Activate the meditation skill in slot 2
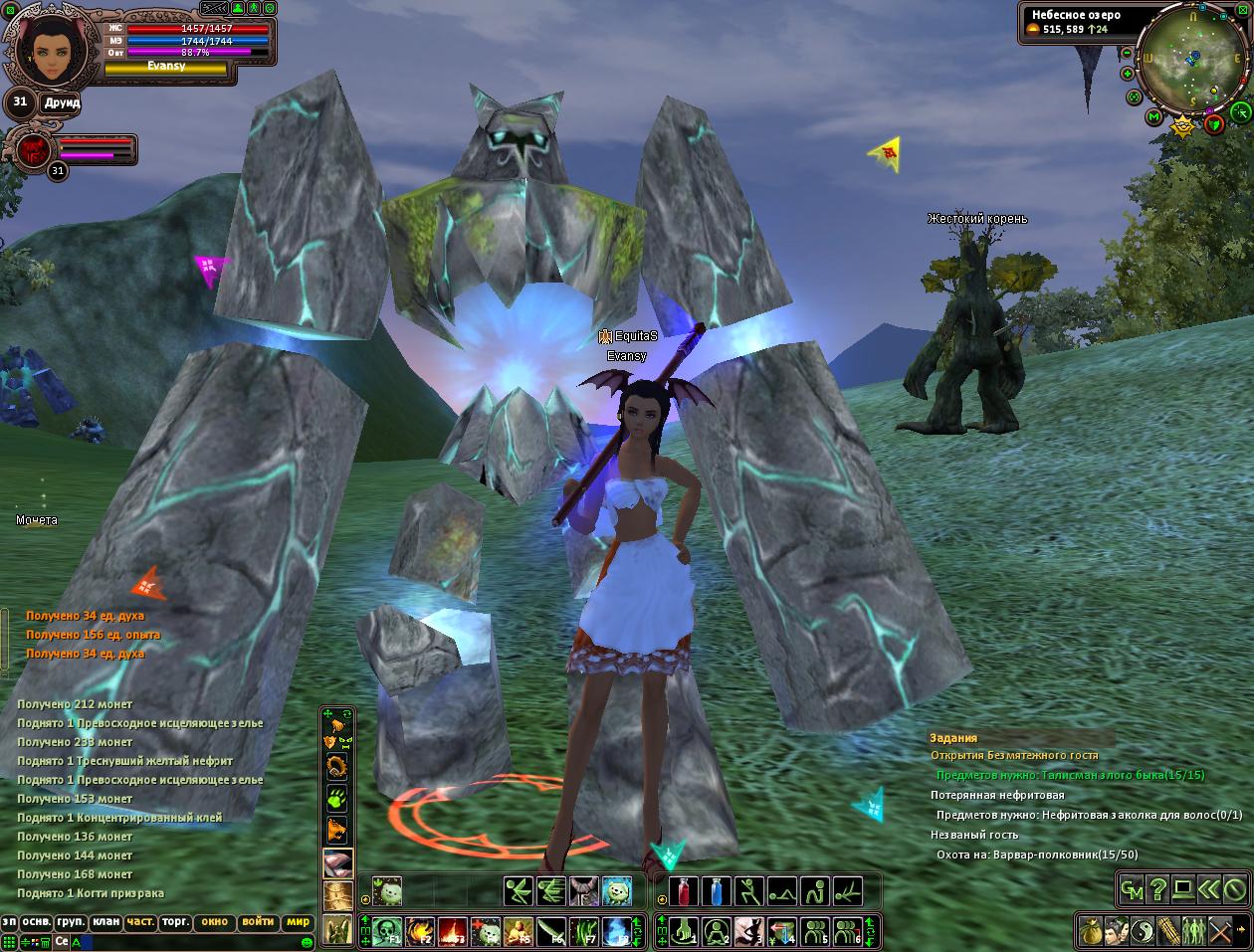The image size is (1254, 952). click(x=717, y=932)
